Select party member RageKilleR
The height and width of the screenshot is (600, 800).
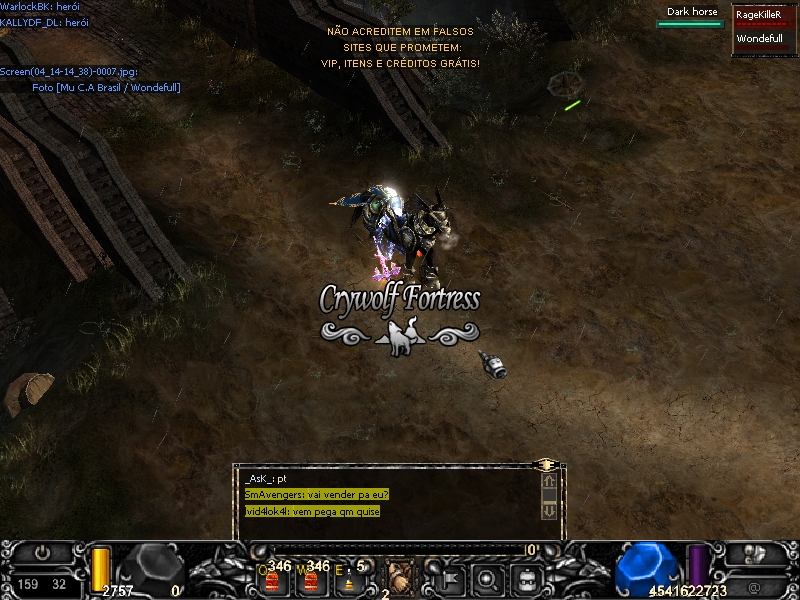pos(758,15)
